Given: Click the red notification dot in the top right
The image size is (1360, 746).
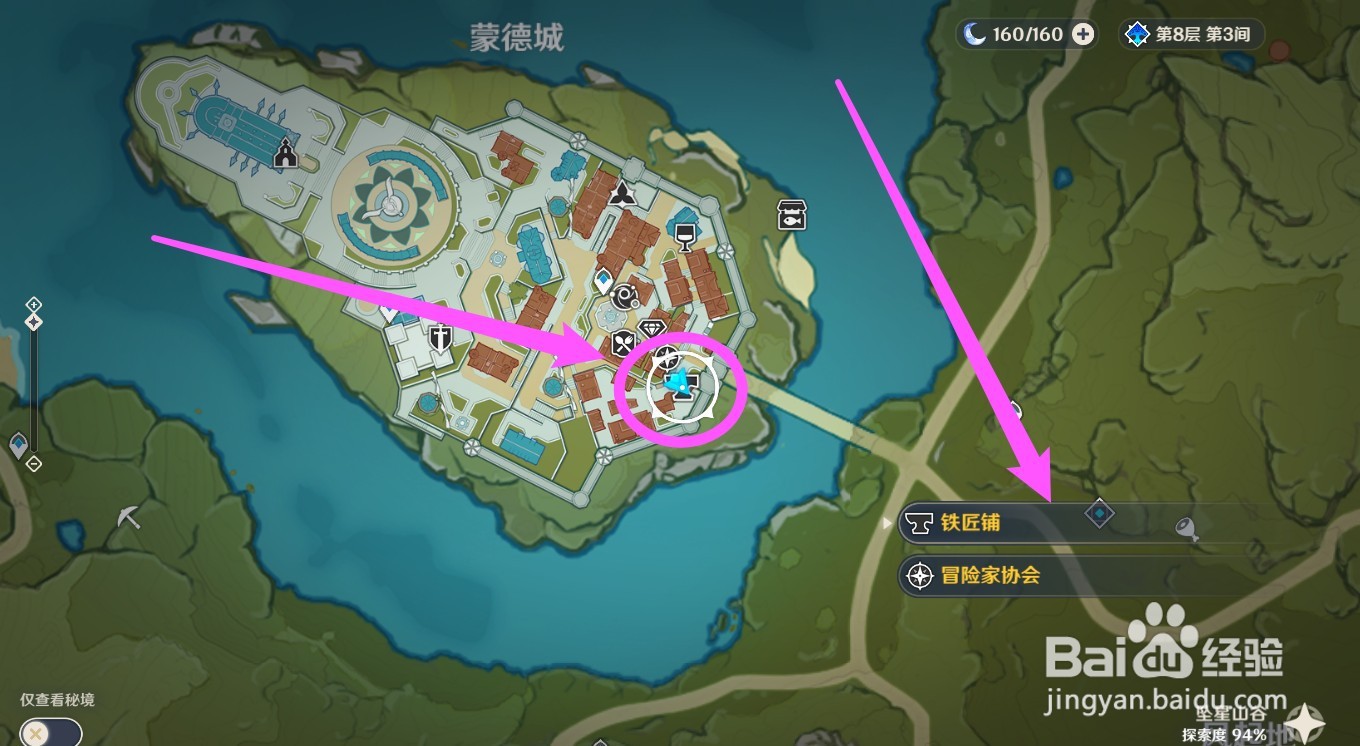Looking at the screenshot, I should [x=1279, y=48].
